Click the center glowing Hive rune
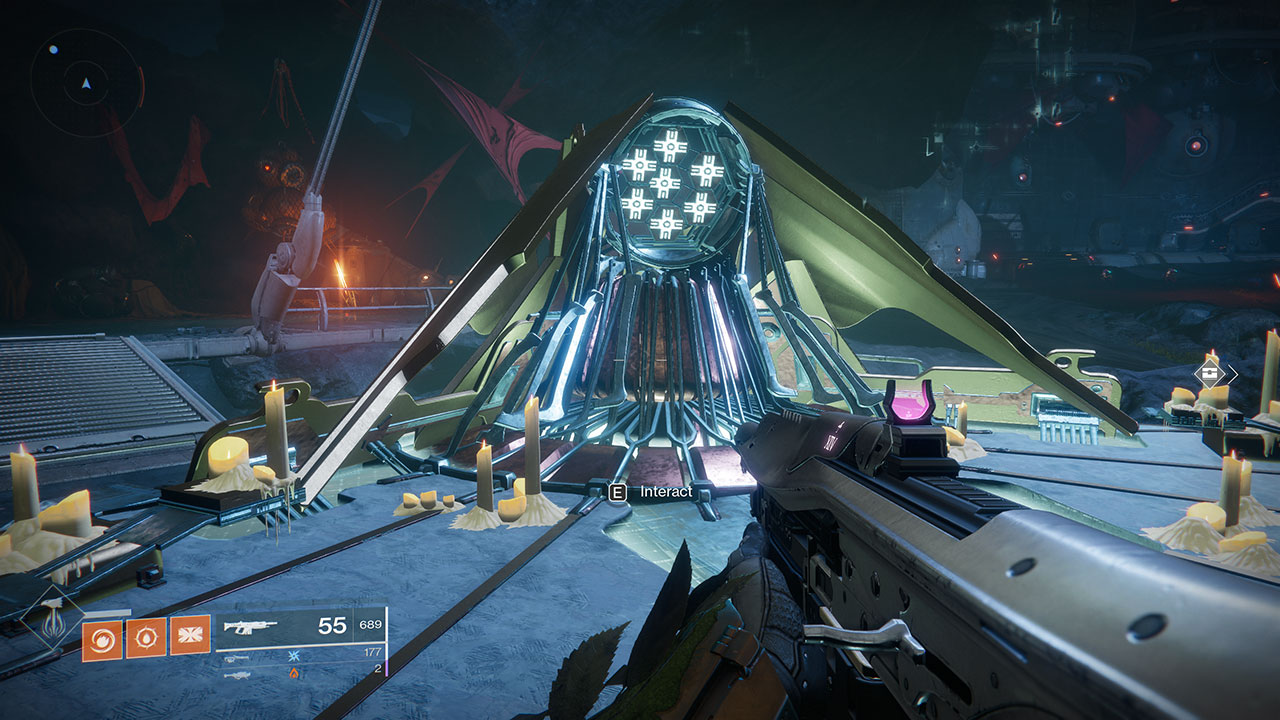The width and height of the screenshot is (1280, 720). [x=664, y=181]
